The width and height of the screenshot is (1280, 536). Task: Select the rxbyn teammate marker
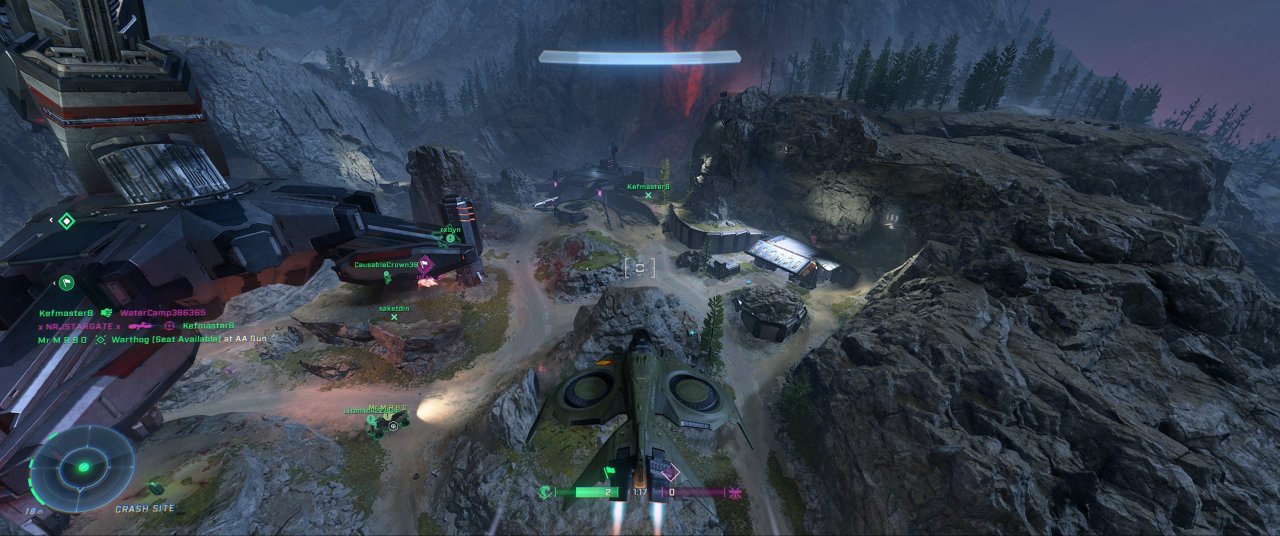(451, 238)
